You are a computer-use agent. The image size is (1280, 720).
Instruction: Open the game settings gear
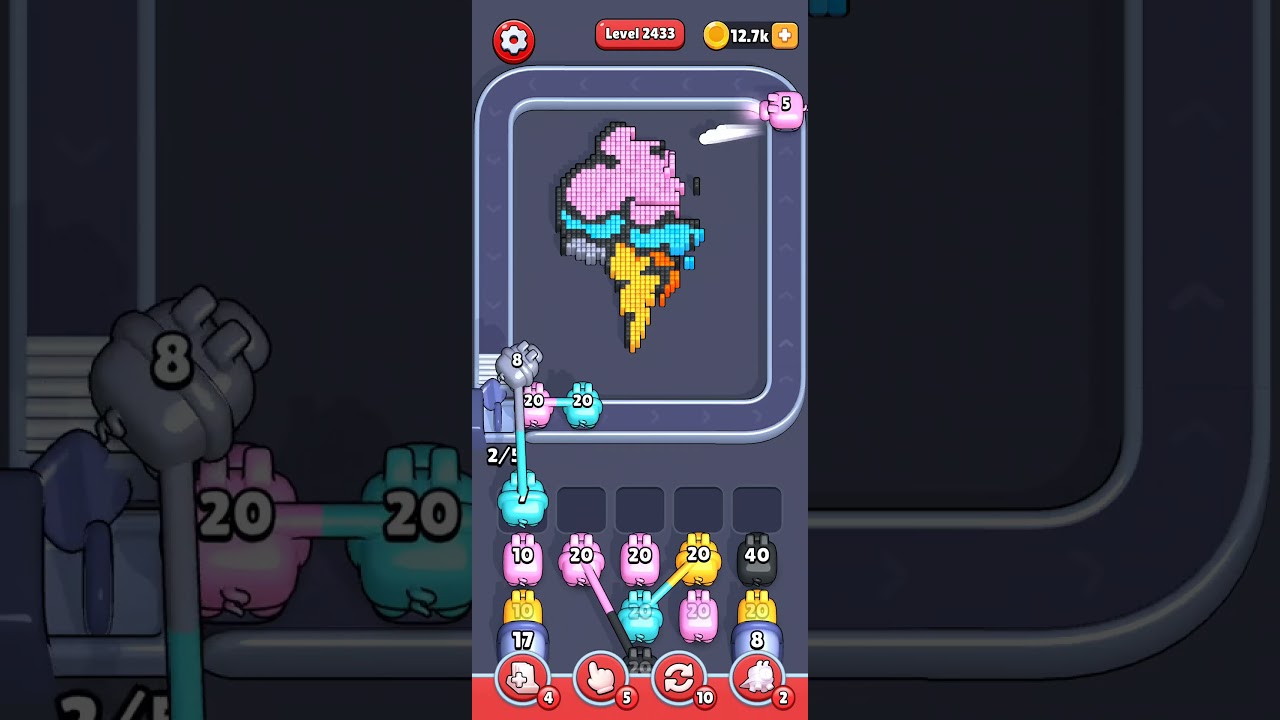(x=516, y=40)
